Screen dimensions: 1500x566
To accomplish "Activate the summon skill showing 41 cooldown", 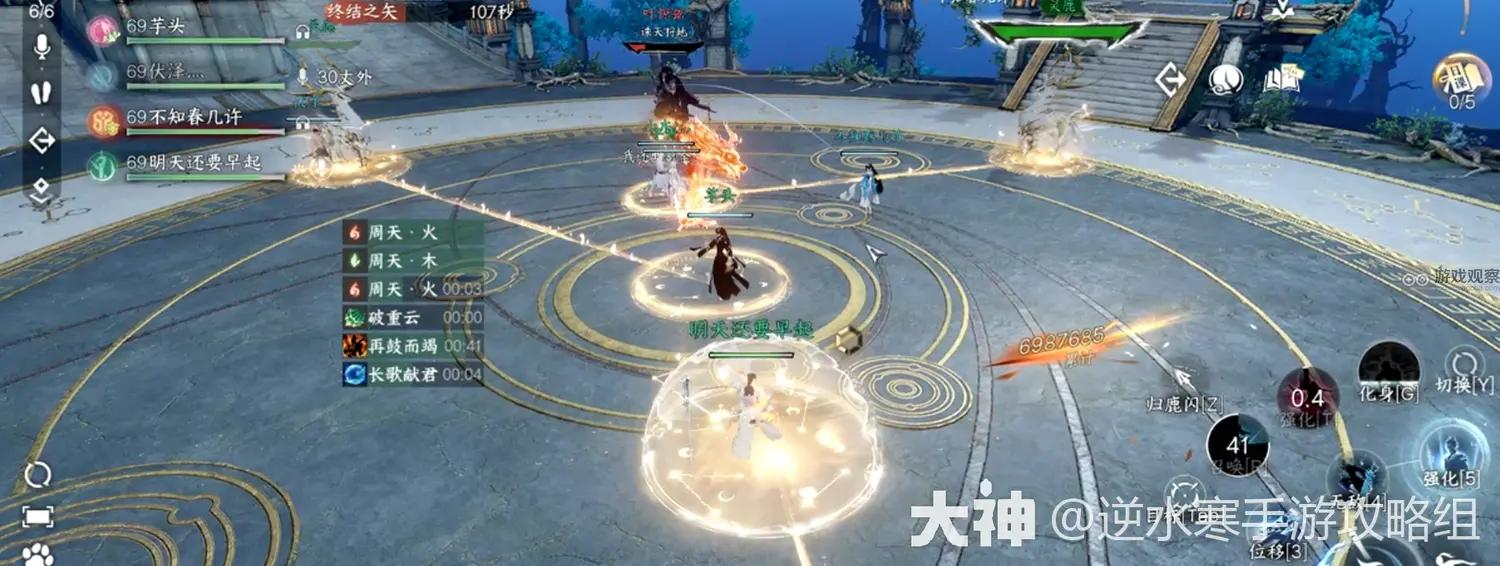I will 1237,445.
